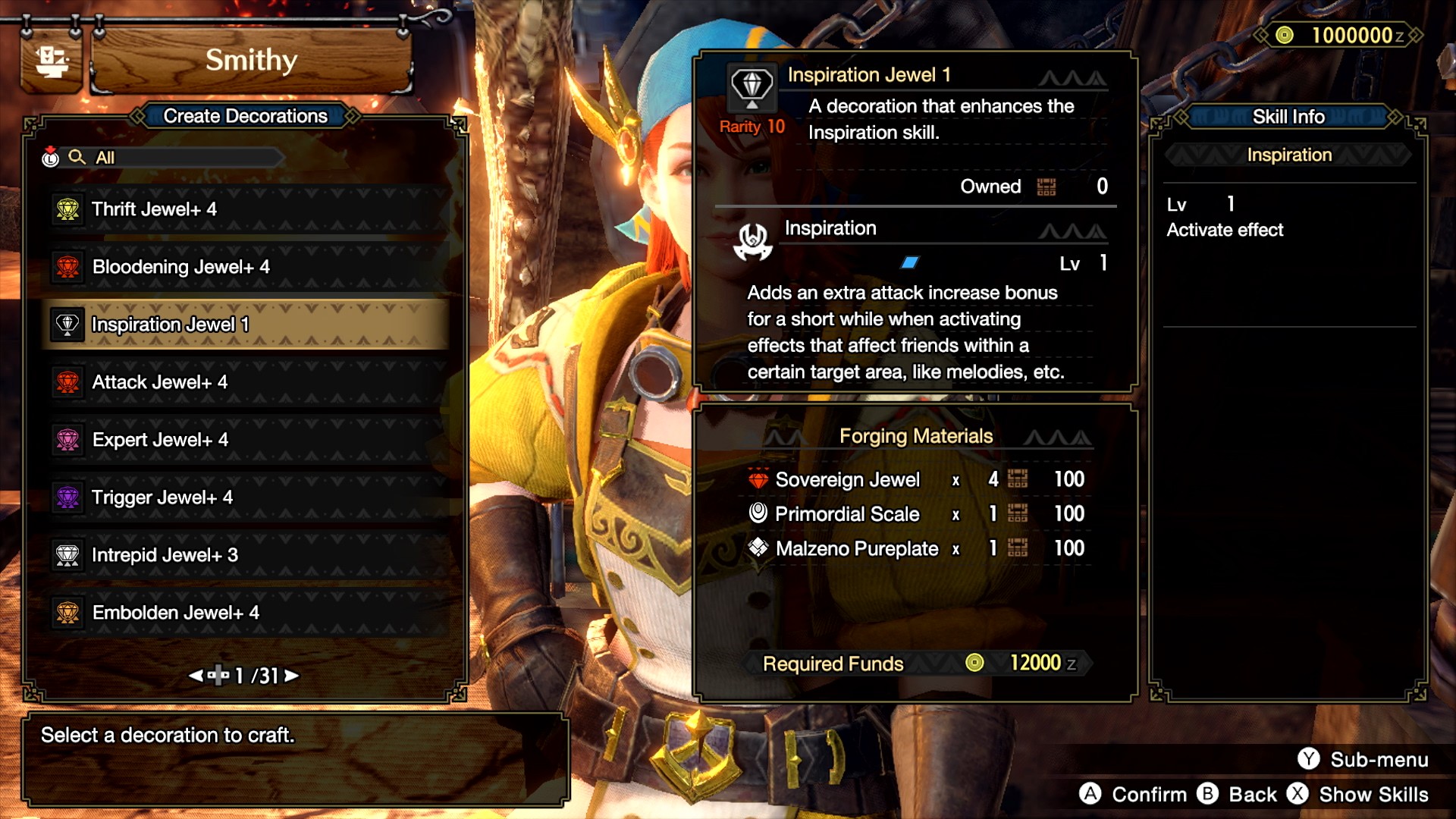This screenshot has width=1456, height=819.
Task: Click the Smithy anvil icon
Action: pos(52,61)
